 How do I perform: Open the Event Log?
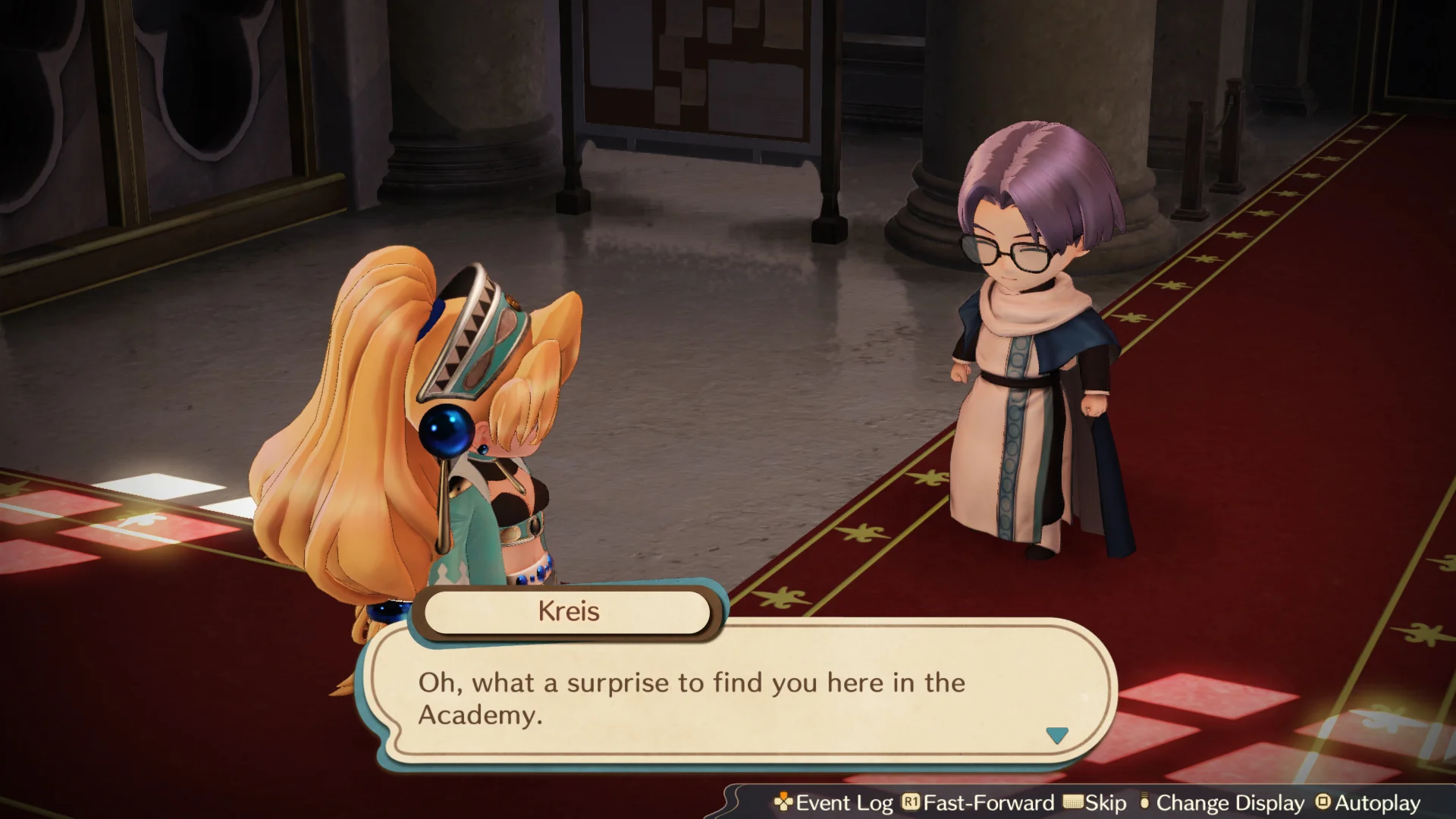pos(833,803)
